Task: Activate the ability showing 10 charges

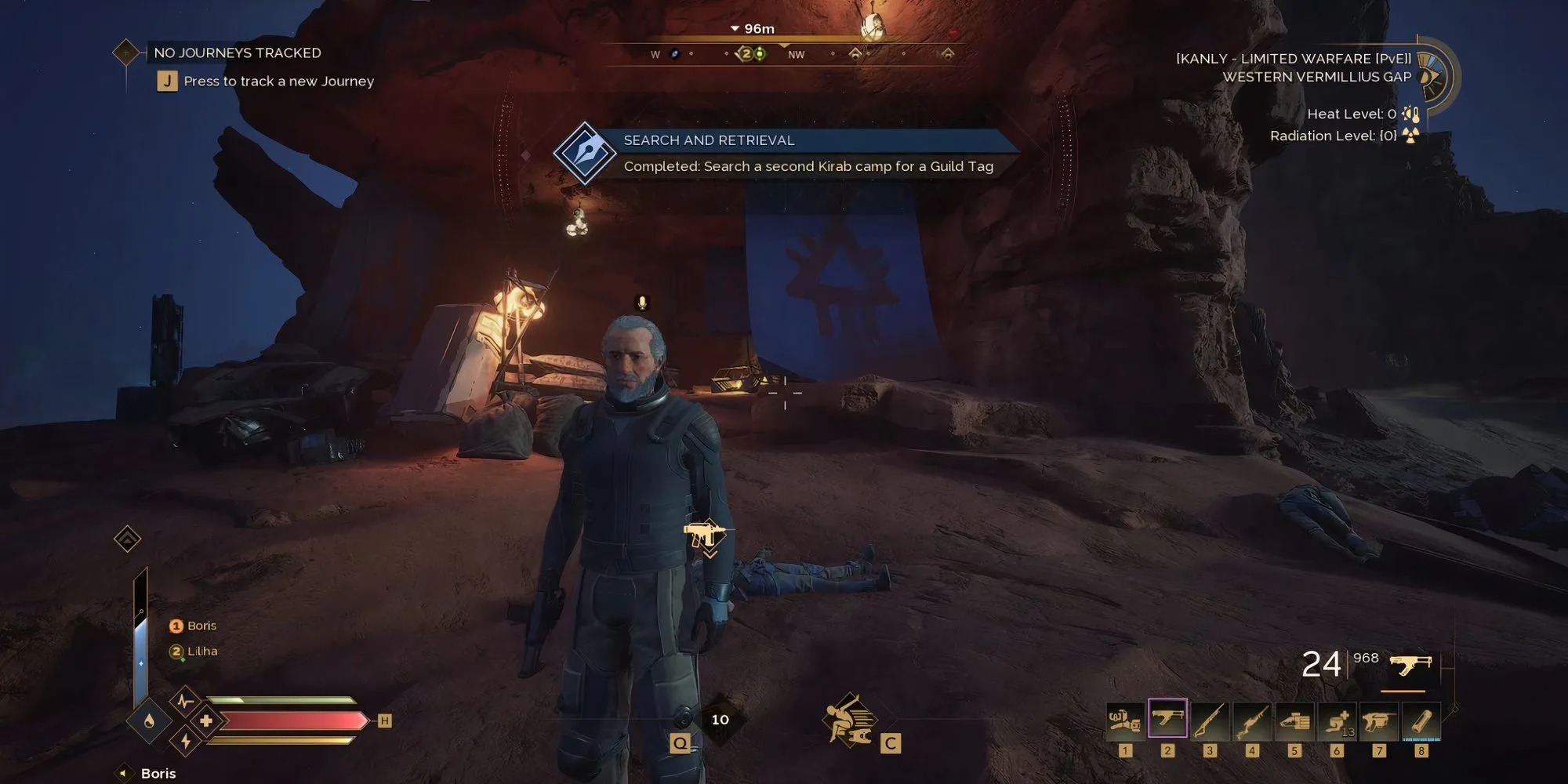Action: 719,719
